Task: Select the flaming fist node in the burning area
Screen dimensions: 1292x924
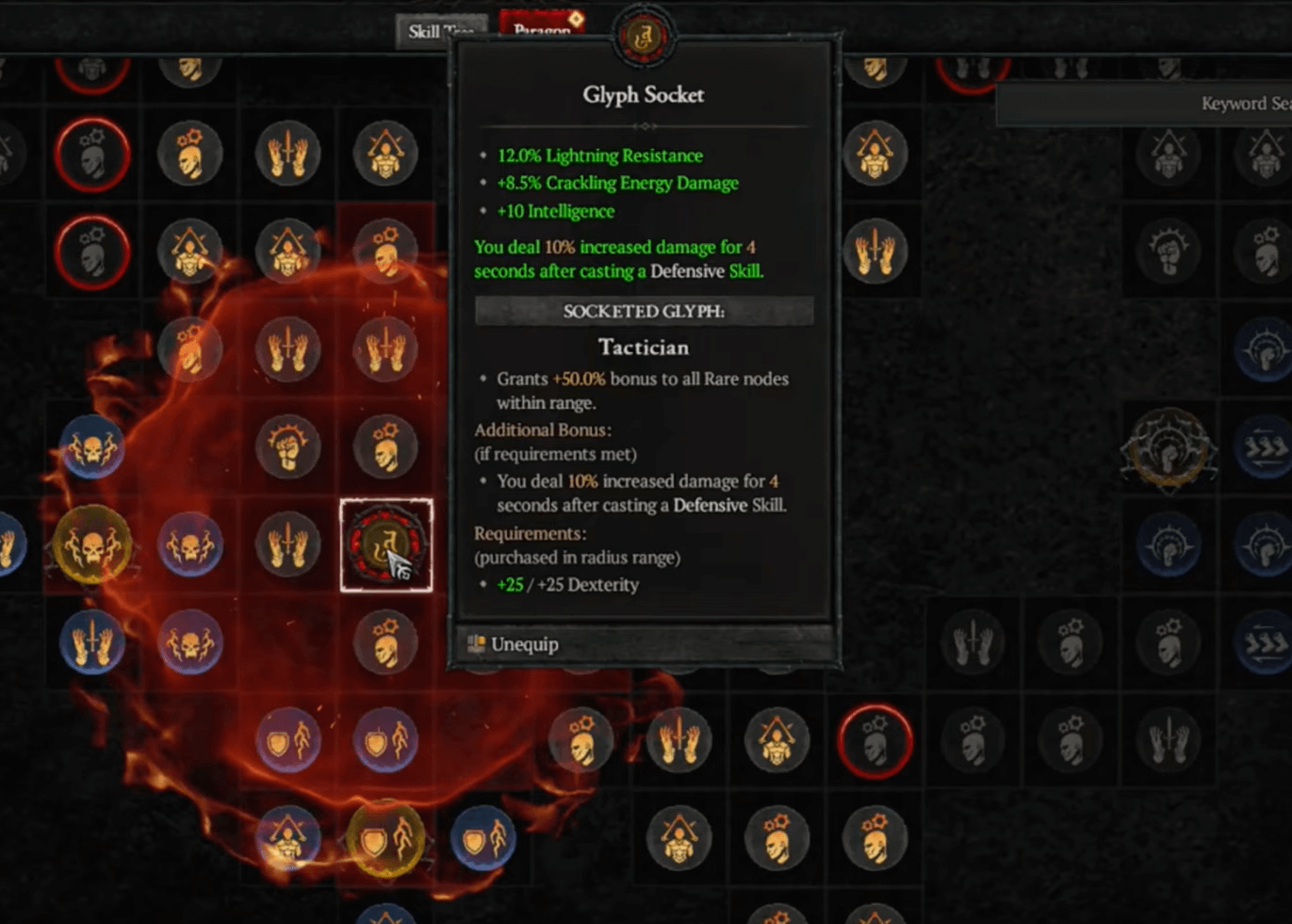Action: pyautogui.click(x=287, y=448)
